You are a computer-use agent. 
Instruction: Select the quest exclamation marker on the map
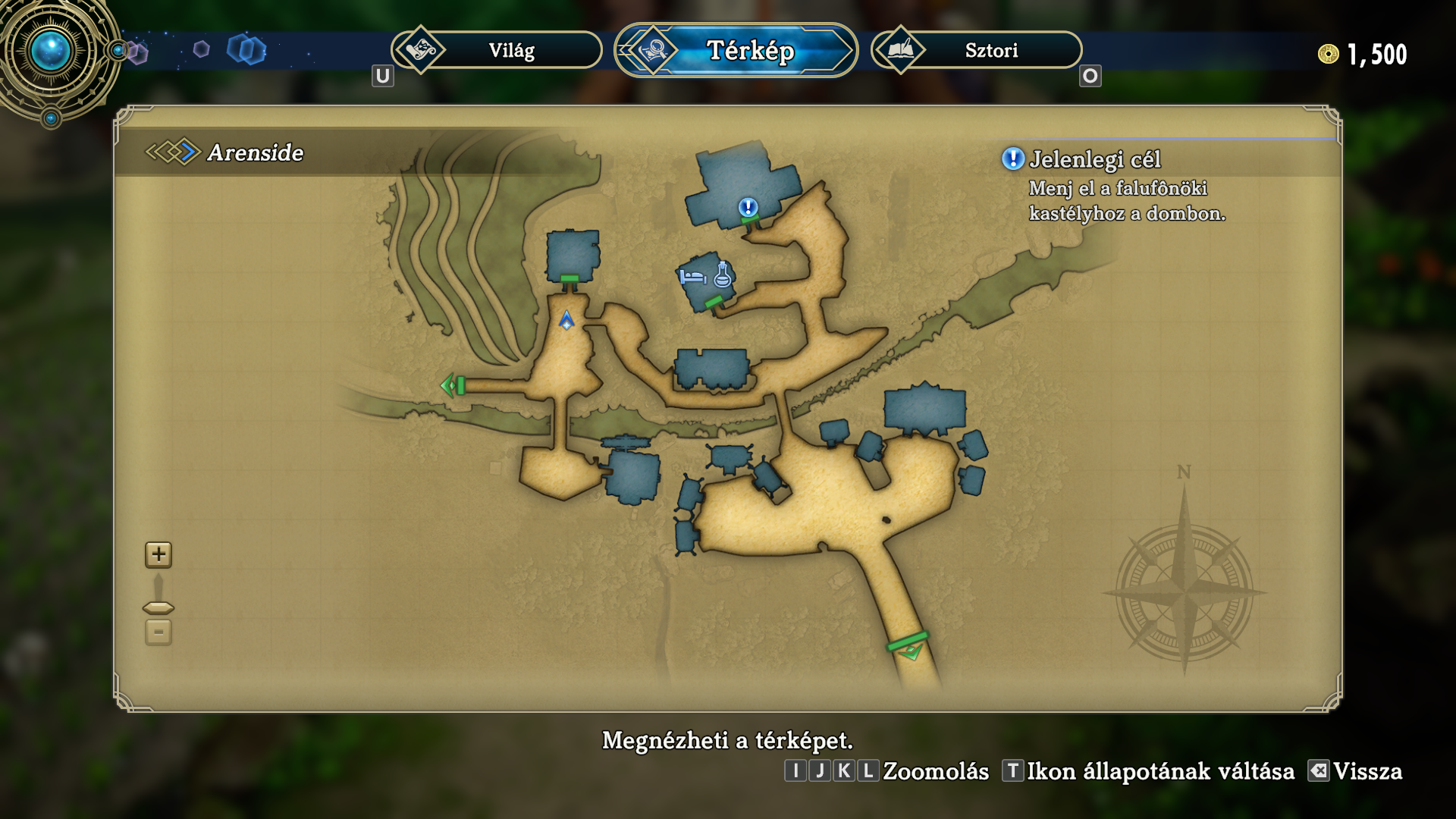[x=748, y=207]
